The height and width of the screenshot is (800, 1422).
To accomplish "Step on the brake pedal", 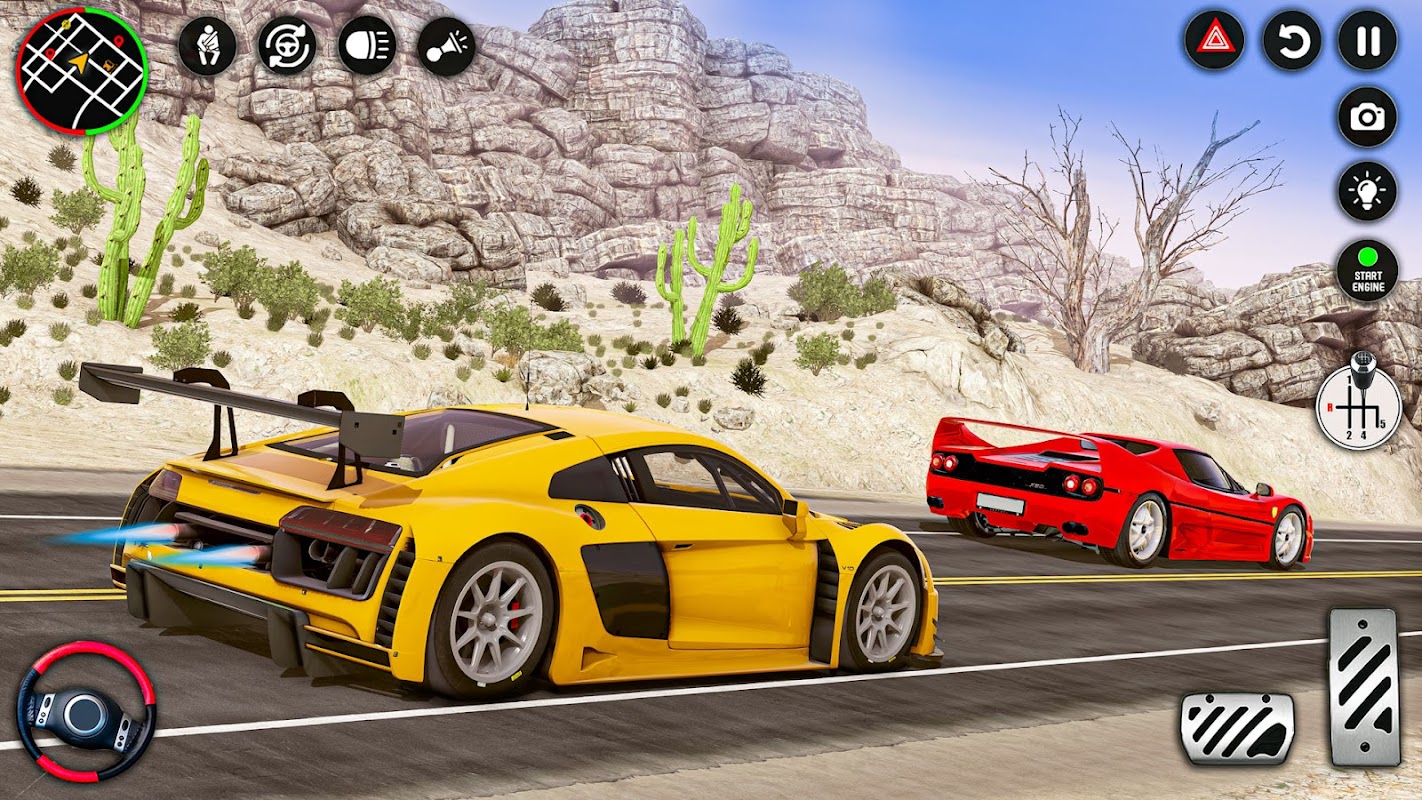I will pyautogui.click(x=1237, y=728).
